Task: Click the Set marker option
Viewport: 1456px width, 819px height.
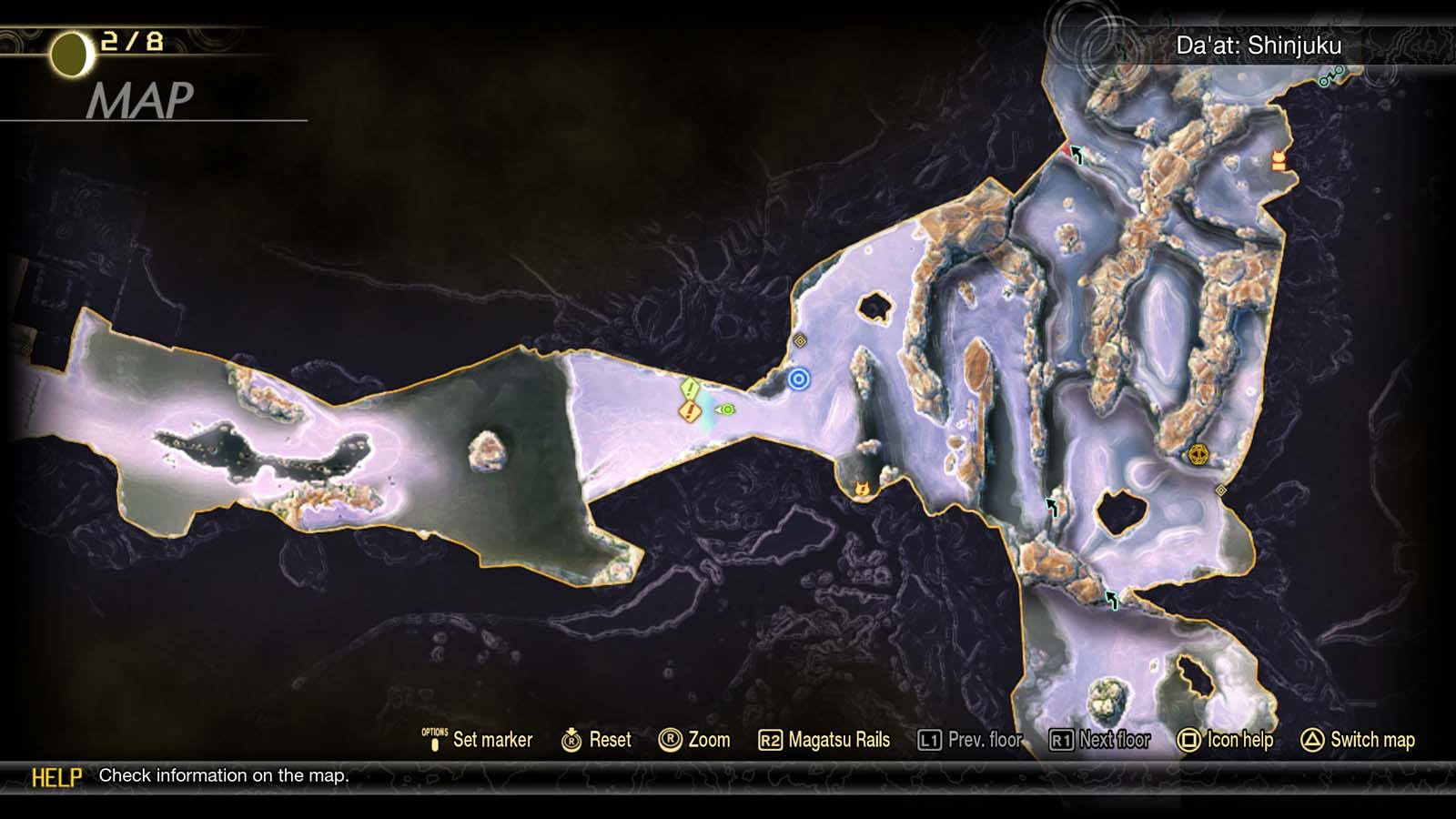Action: pos(478,740)
